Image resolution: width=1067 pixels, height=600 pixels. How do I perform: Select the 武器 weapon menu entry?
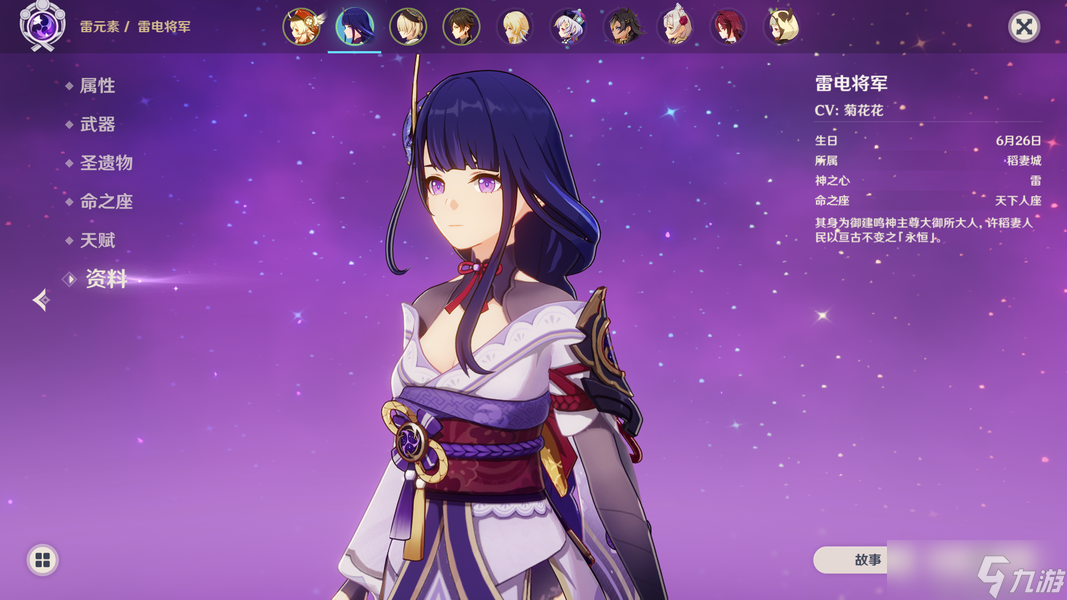(x=97, y=125)
